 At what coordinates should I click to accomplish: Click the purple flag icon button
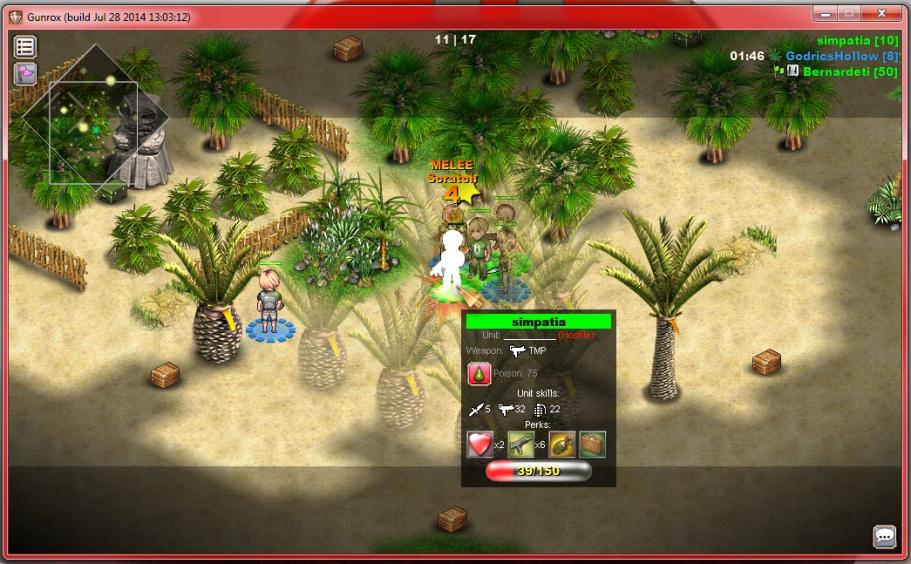[25, 74]
